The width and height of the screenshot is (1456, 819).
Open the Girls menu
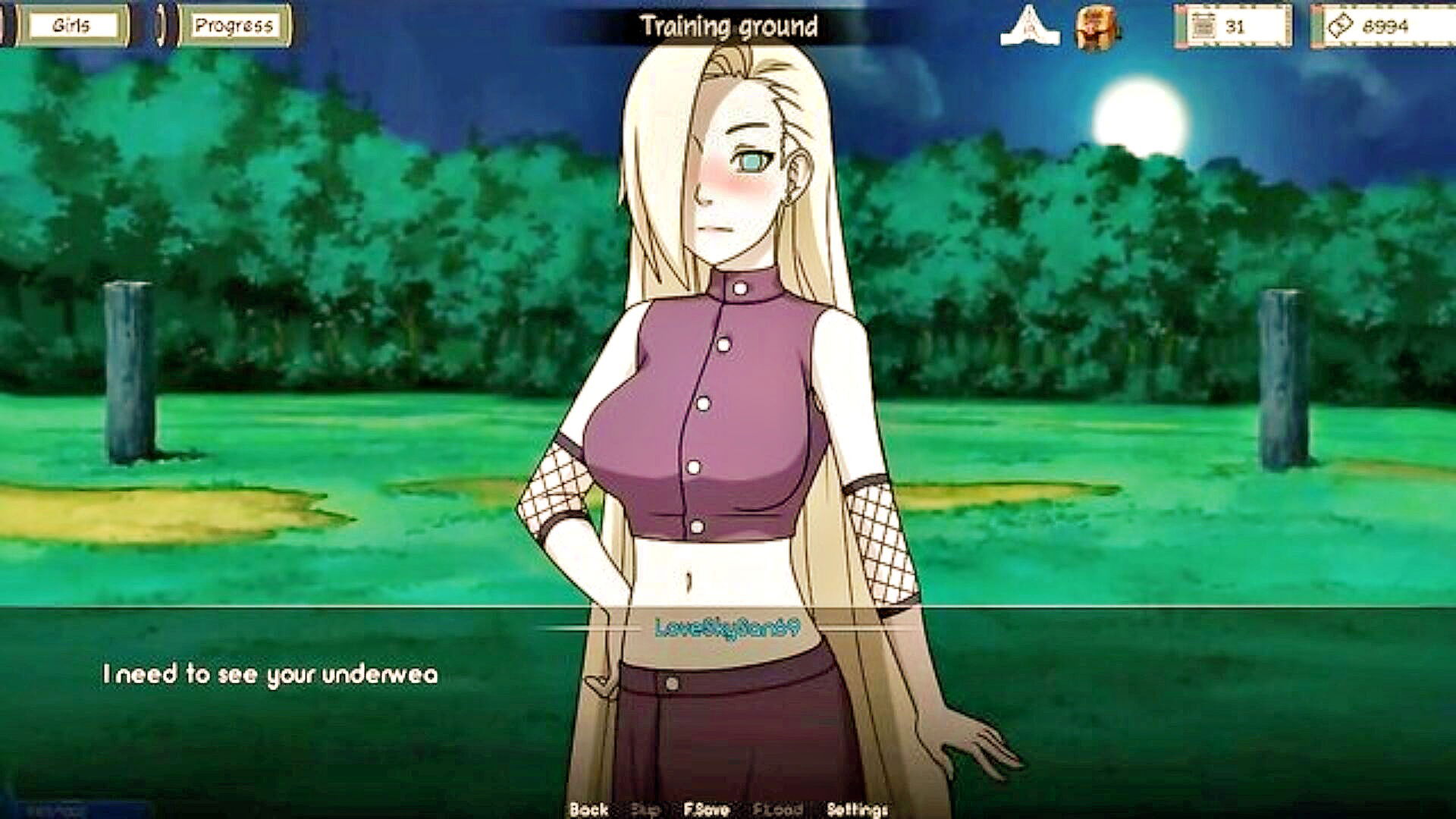pos(73,26)
